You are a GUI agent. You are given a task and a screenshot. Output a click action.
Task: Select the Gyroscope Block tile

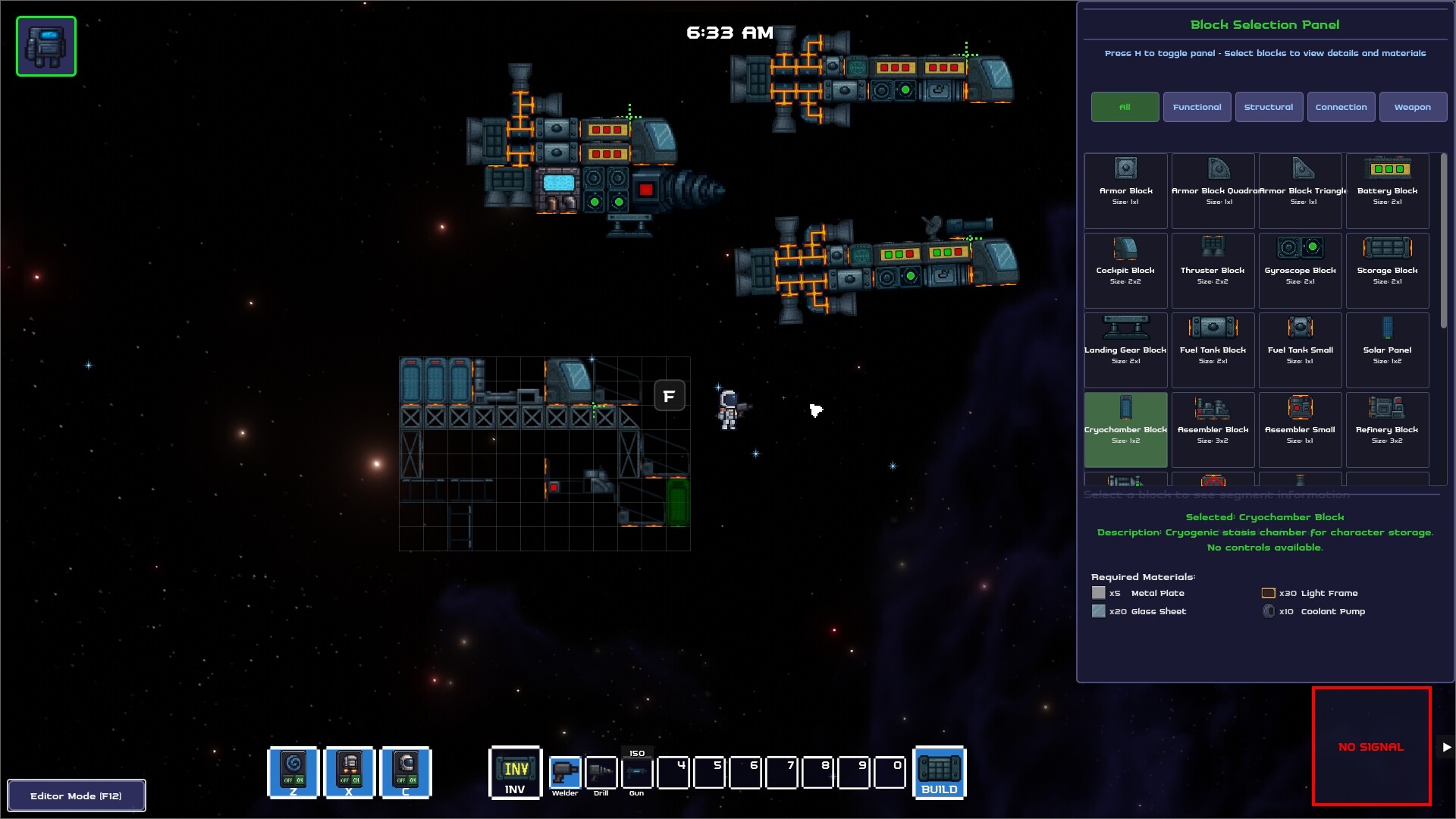(x=1300, y=270)
